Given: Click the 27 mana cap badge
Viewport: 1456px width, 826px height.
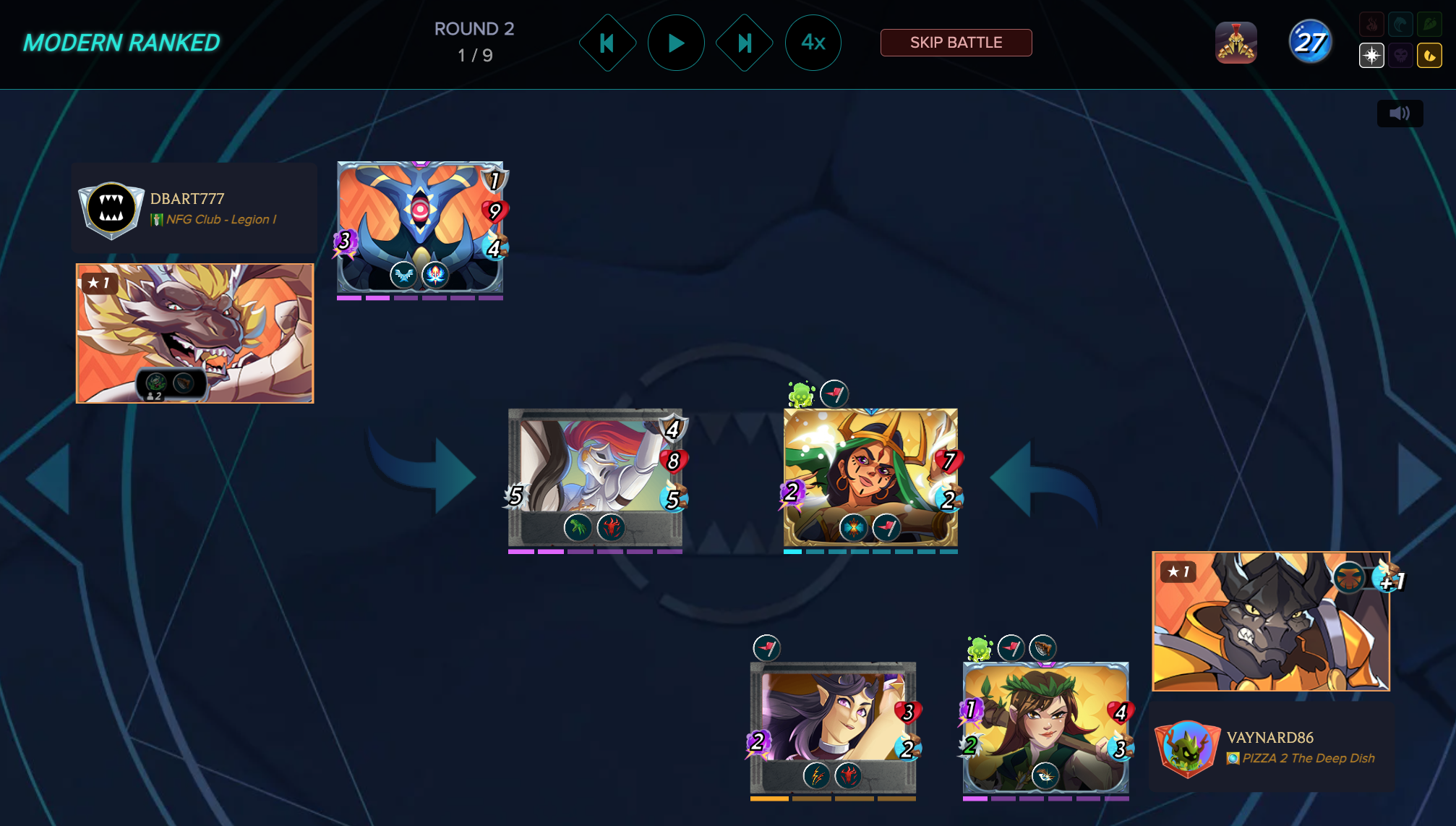Looking at the screenshot, I should 1310,43.
